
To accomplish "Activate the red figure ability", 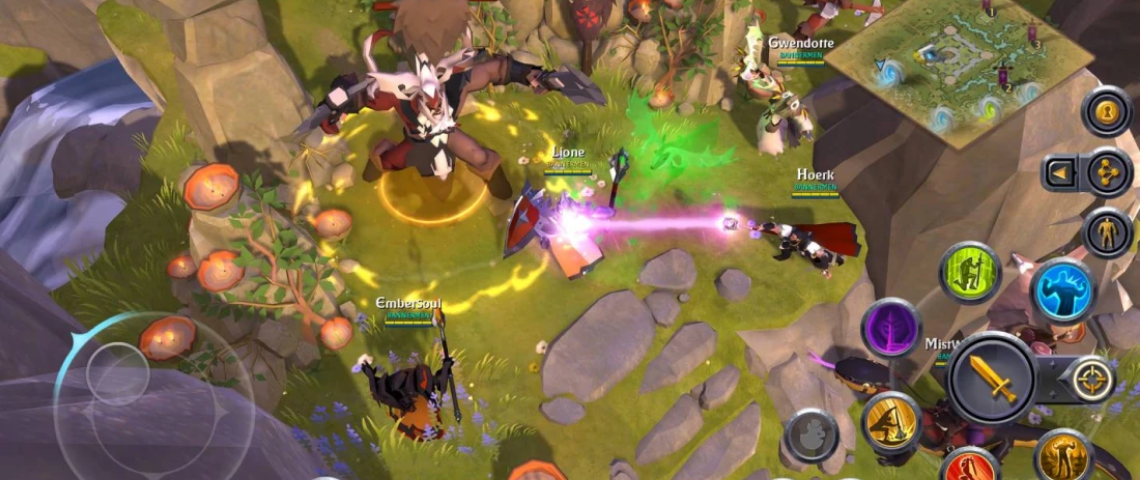I will point(969,467).
